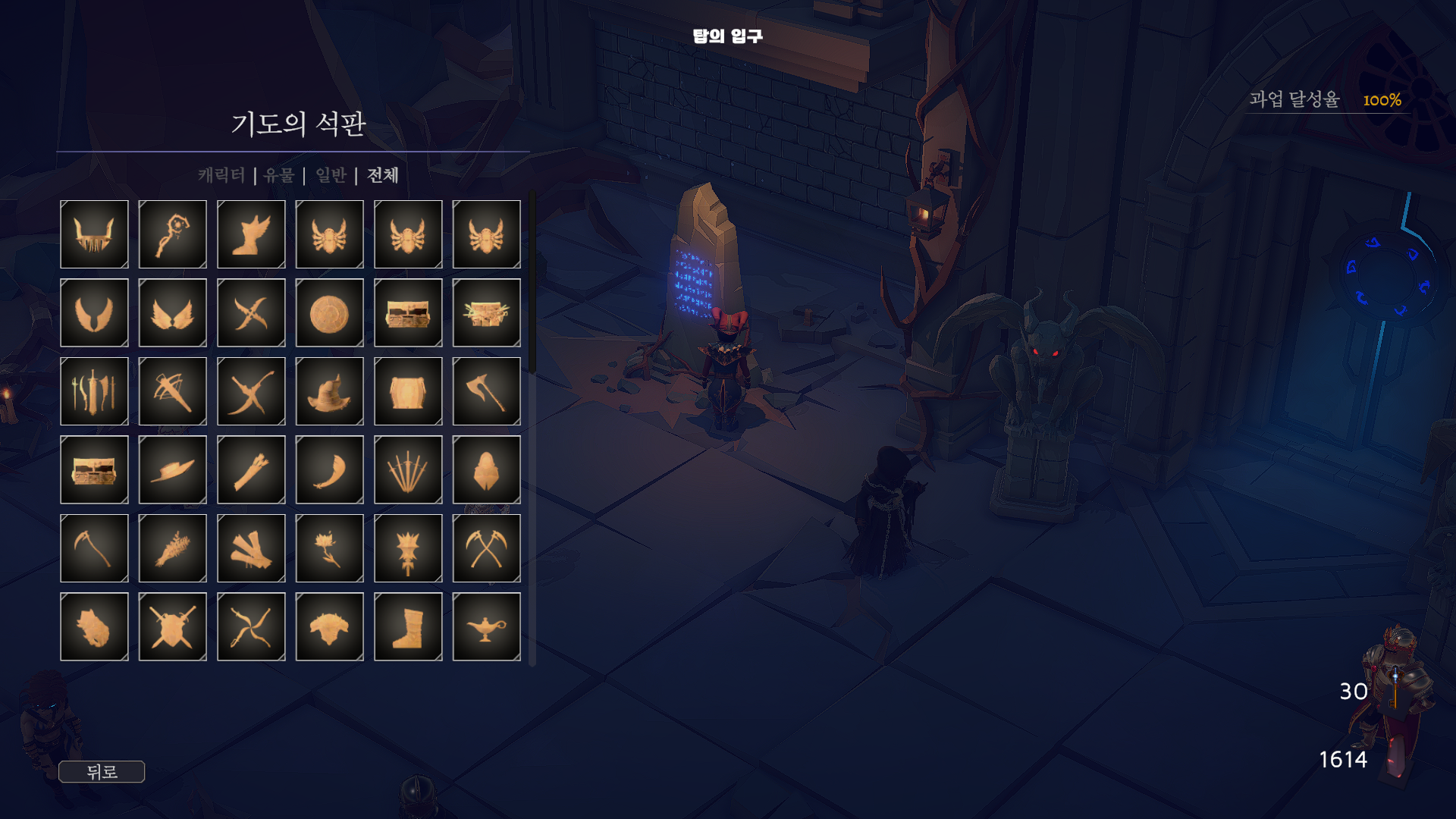Go back with the 뒤로 button
Screen dimensions: 1456x819
pyautogui.click(x=102, y=772)
